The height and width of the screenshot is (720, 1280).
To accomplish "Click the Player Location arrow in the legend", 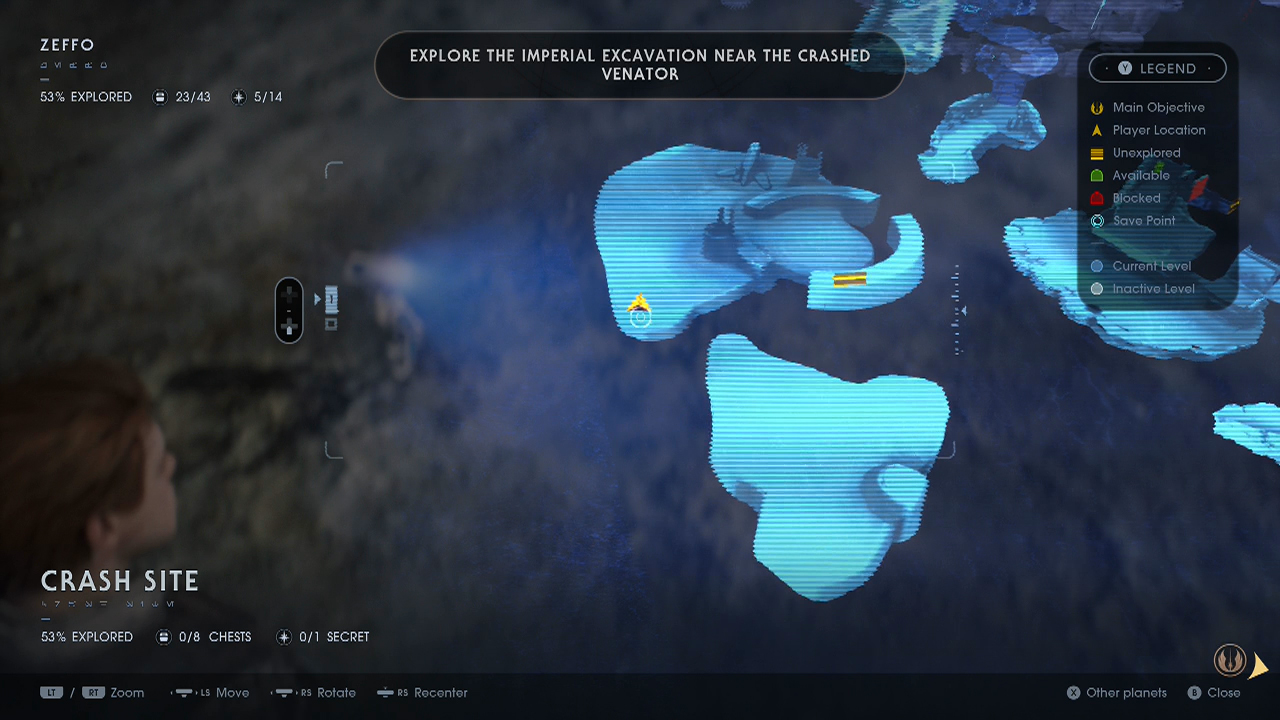I will 1097,130.
